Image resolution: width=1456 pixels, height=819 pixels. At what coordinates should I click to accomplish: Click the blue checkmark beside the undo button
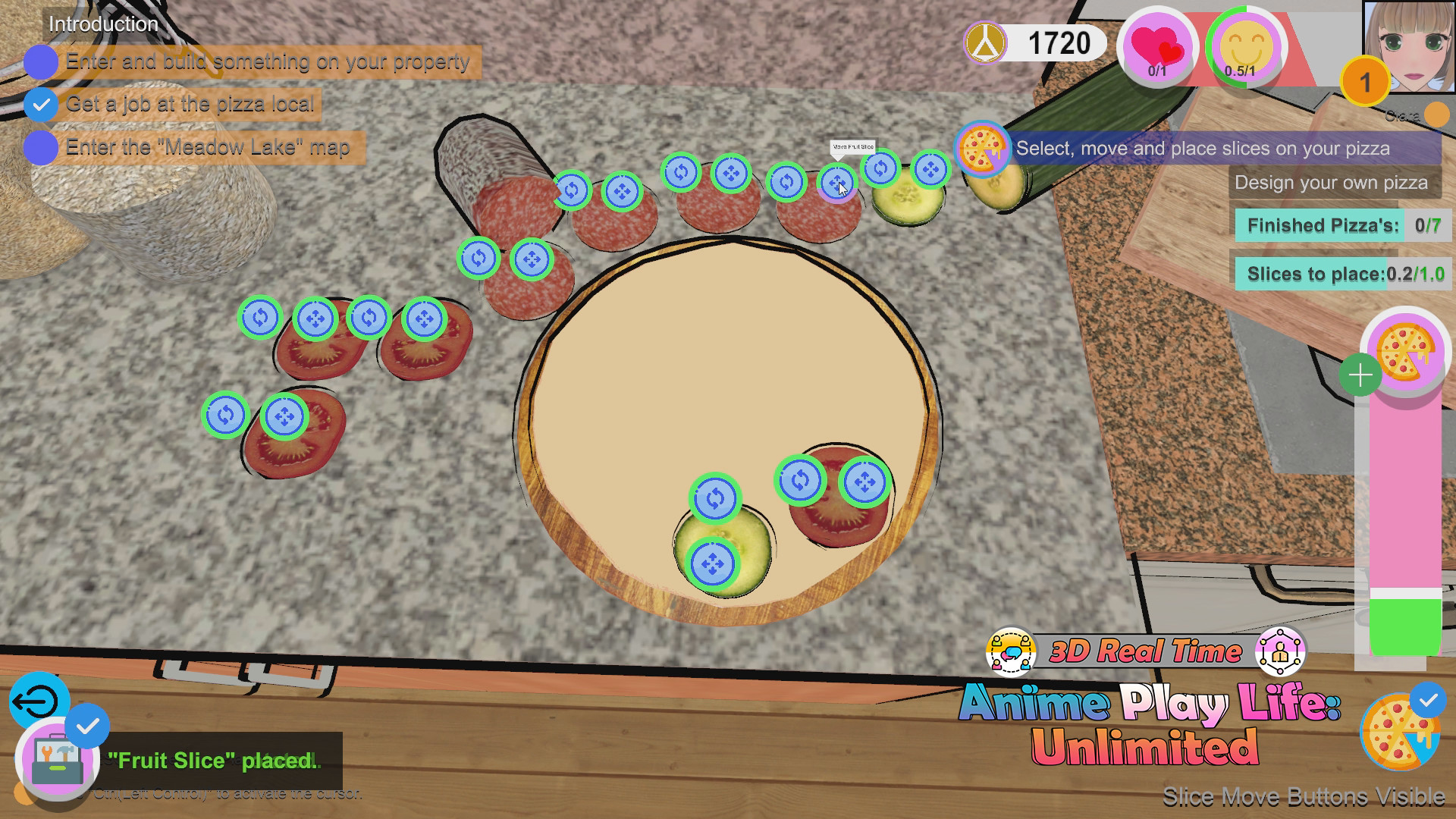tap(88, 726)
